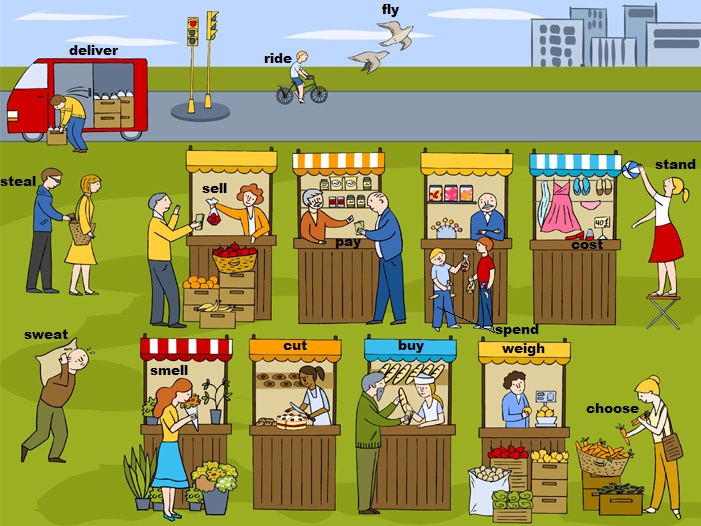The image size is (701, 526).
Task: Choose the "spend" word label
Action: pos(517,330)
